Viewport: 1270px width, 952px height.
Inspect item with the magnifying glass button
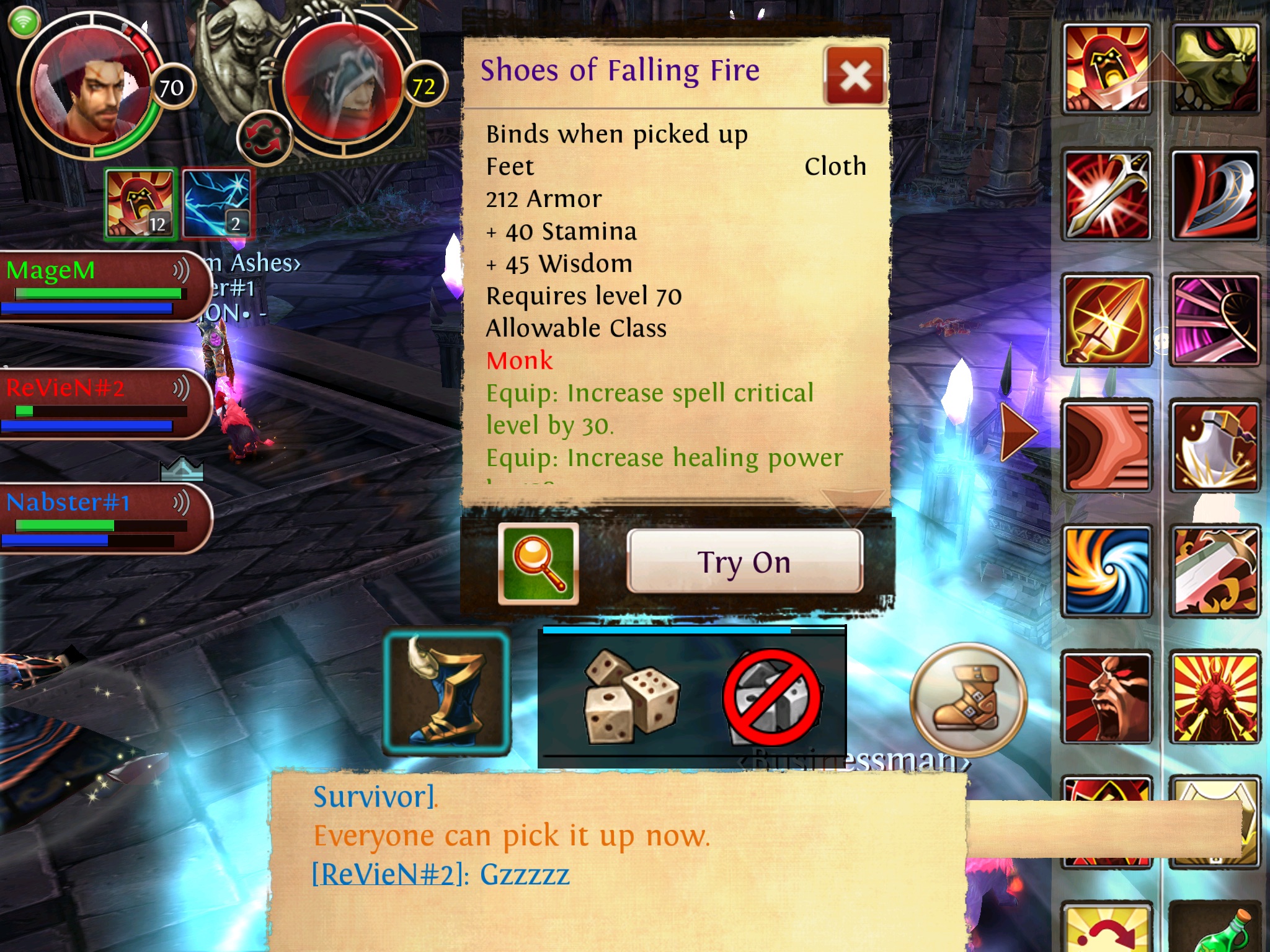[538, 563]
